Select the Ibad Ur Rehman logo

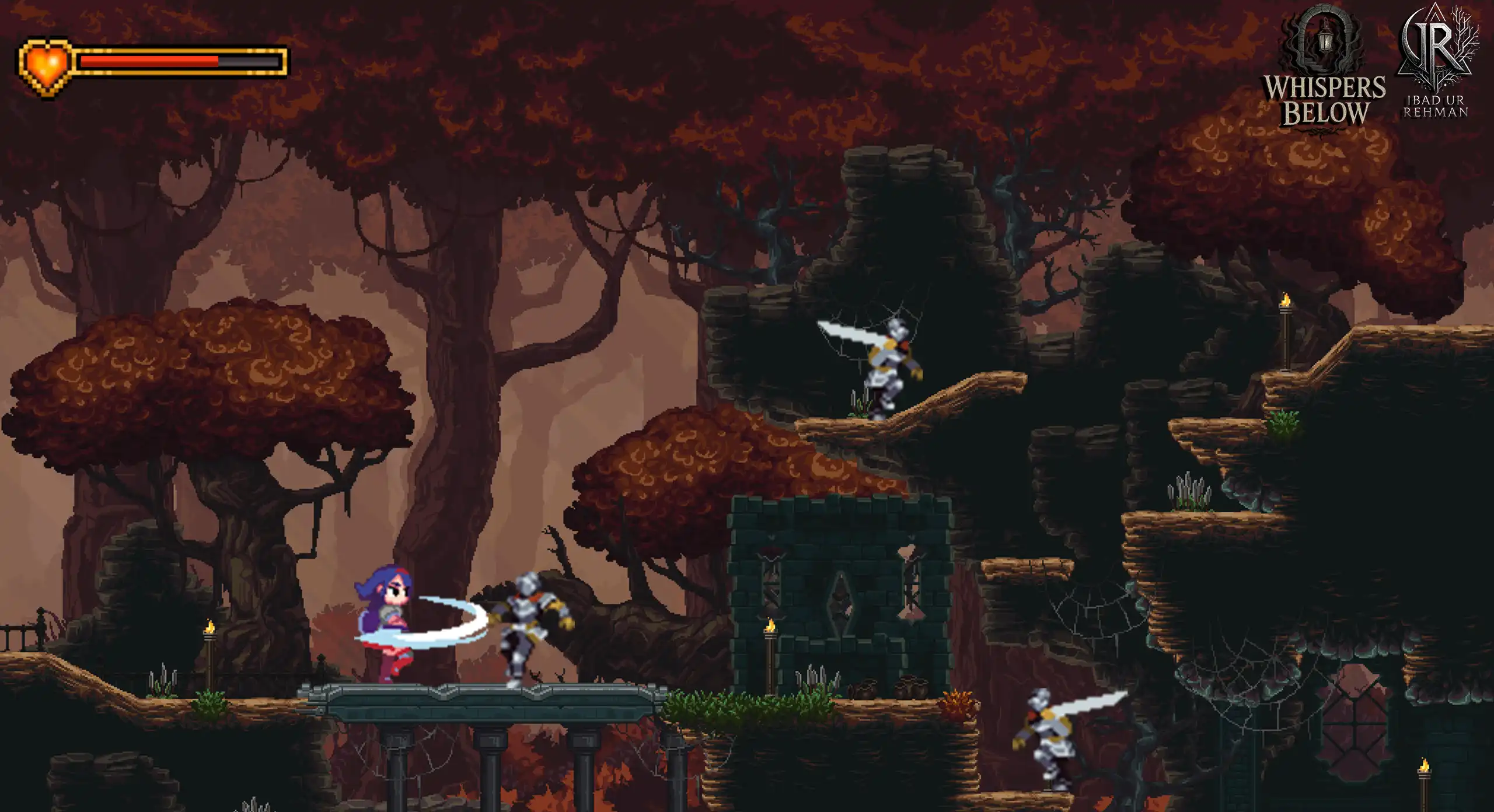(1437, 61)
